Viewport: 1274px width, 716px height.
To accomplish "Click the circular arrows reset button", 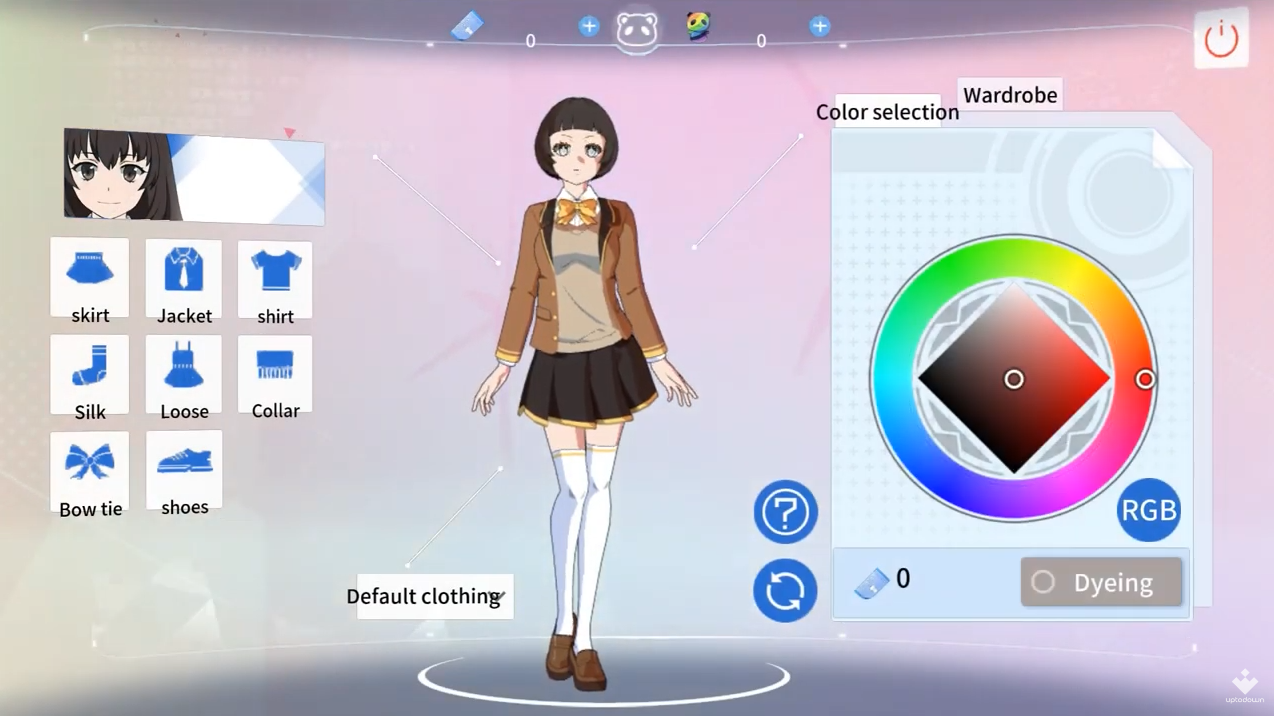I will [x=785, y=591].
